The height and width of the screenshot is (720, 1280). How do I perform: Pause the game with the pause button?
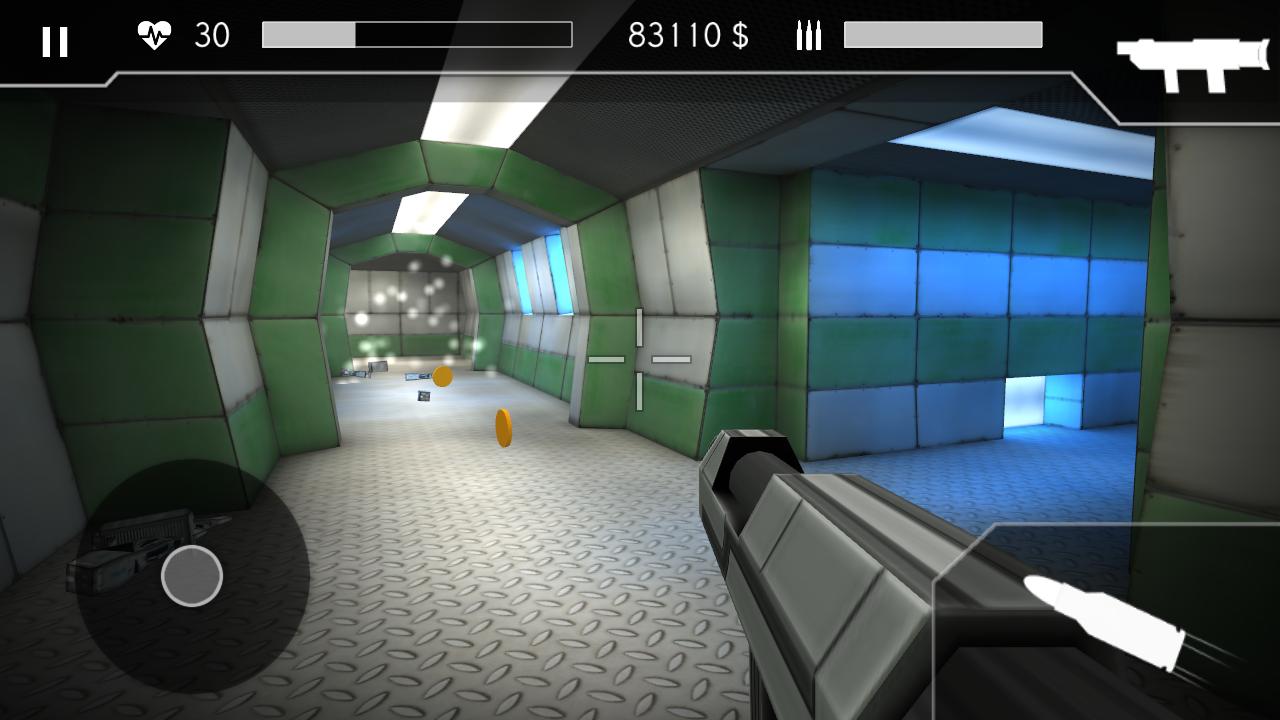[x=56, y=43]
